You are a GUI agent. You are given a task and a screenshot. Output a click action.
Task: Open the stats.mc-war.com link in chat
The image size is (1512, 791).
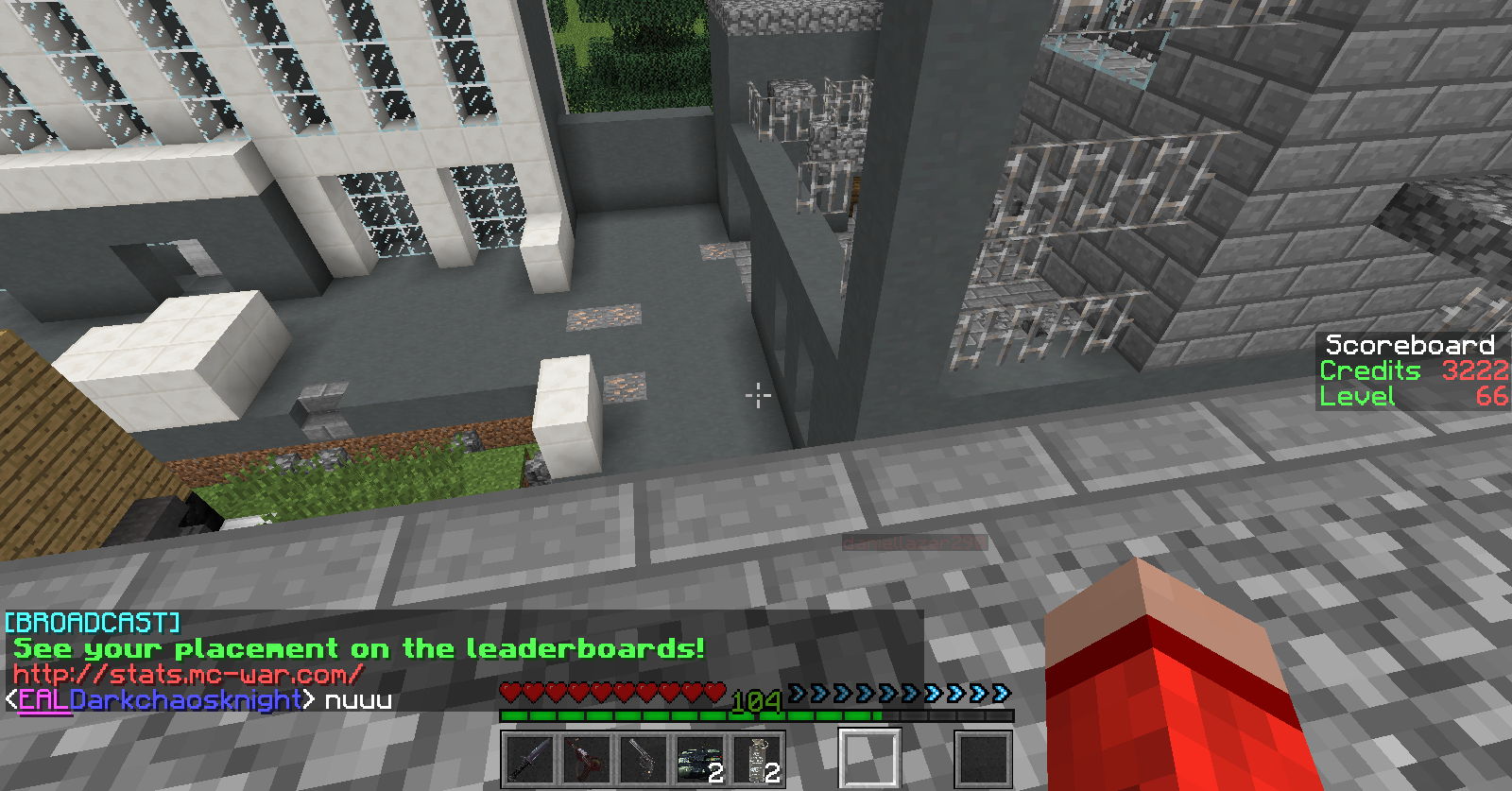point(187,675)
